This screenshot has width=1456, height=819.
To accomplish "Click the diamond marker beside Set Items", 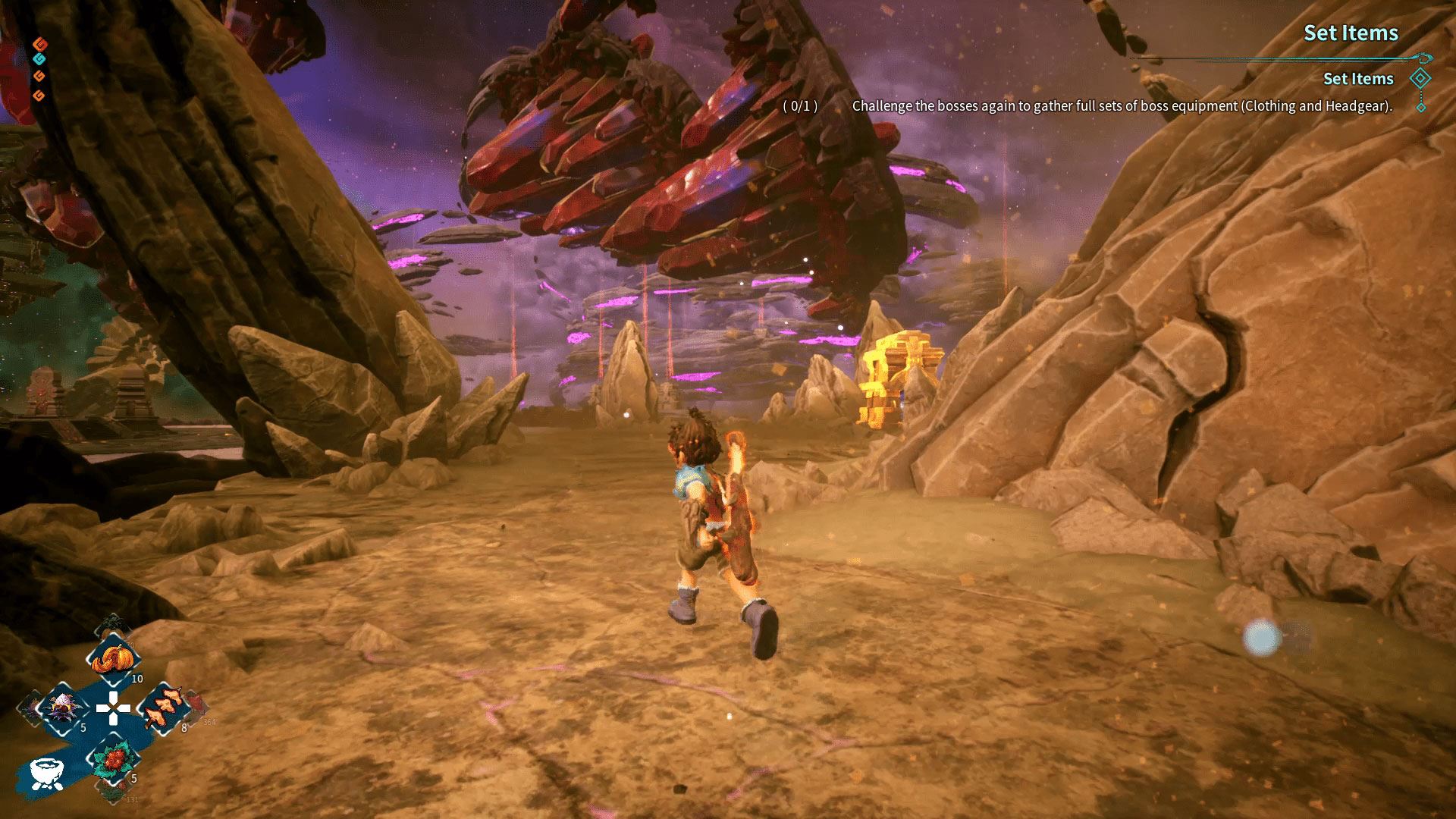I will pyautogui.click(x=1420, y=78).
